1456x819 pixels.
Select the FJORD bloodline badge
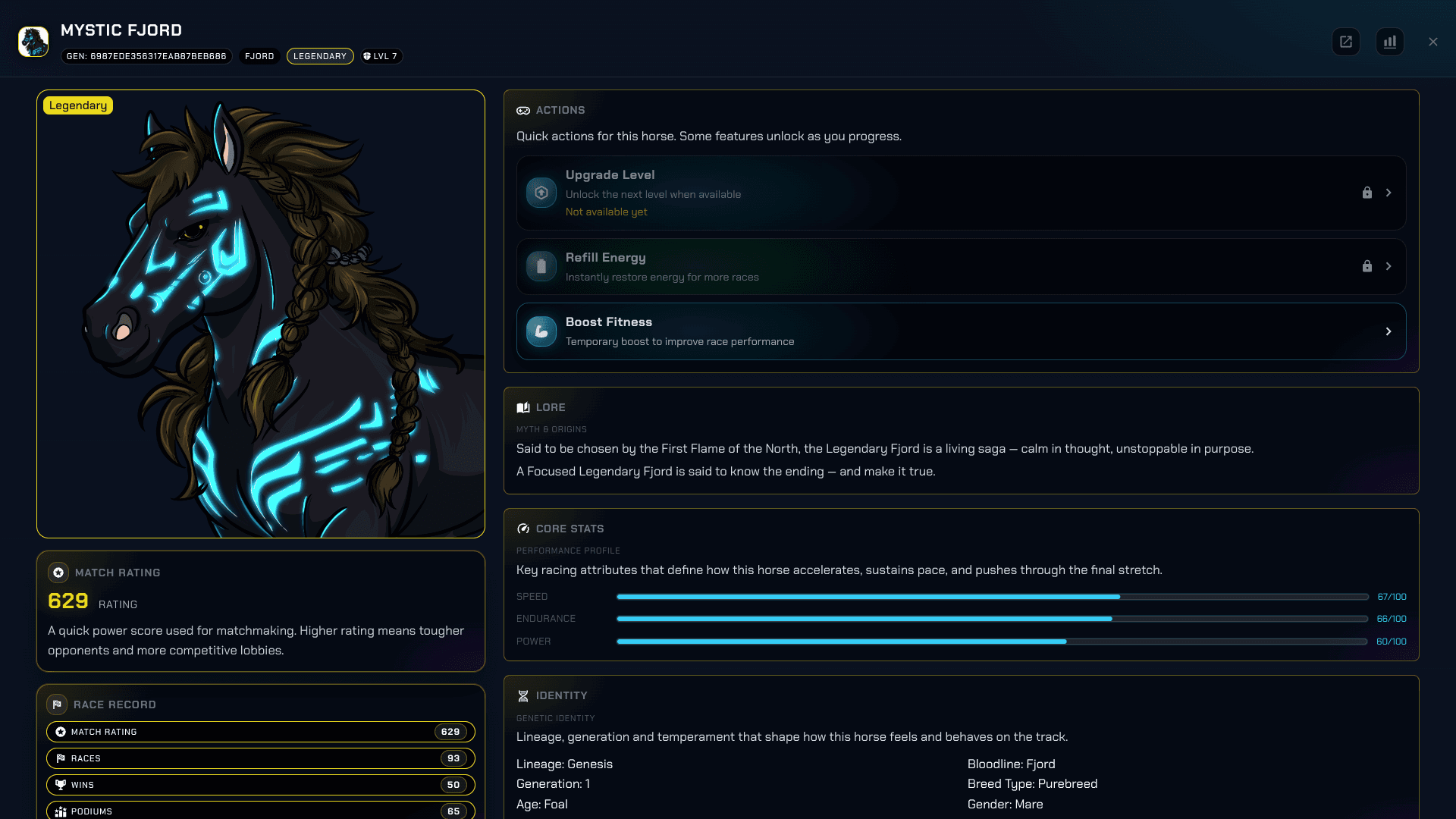[259, 55]
